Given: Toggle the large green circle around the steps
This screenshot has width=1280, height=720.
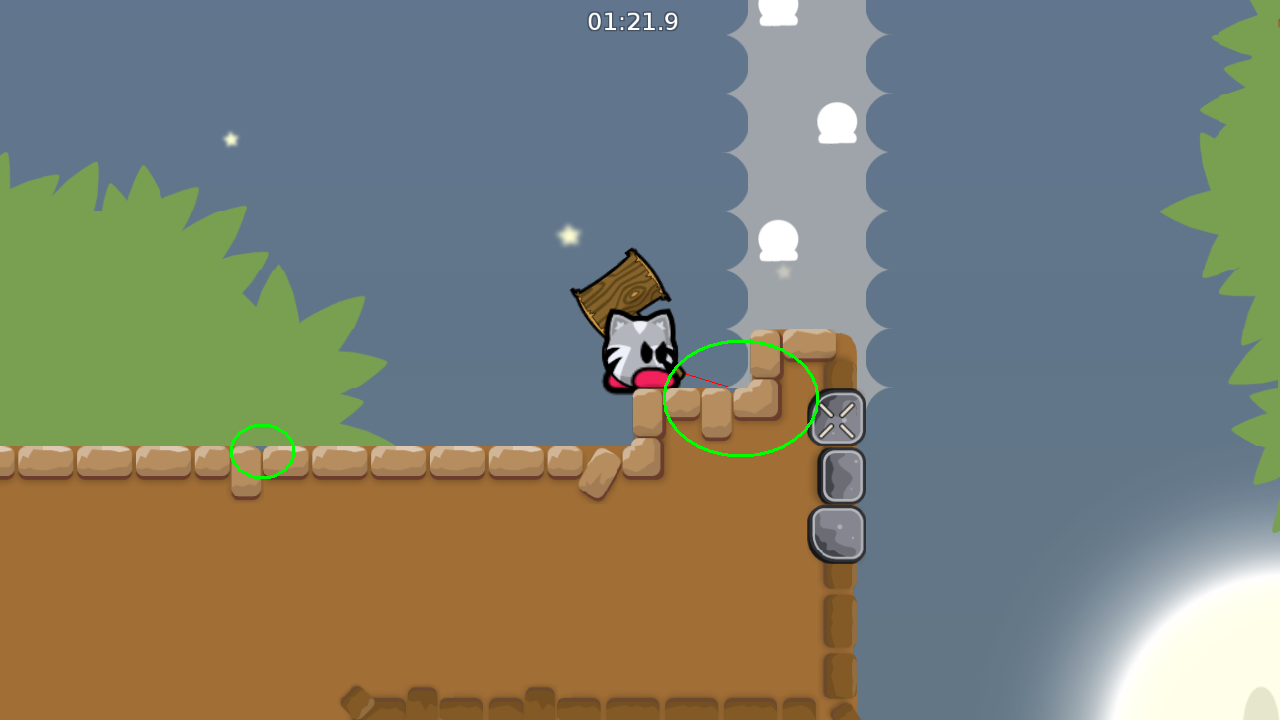Looking at the screenshot, I should click(x=740, y=397).
